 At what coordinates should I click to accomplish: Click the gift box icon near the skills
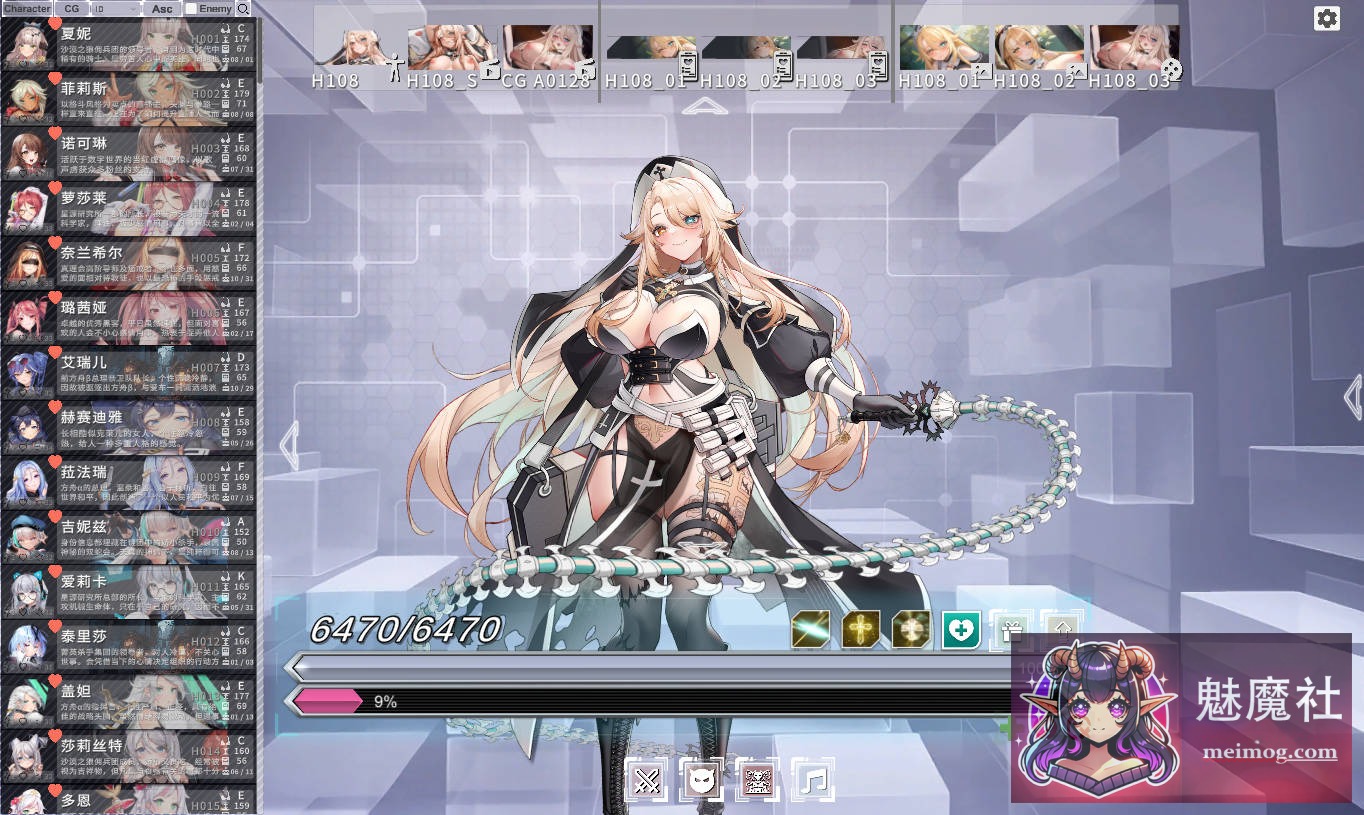coord(1011,628)
